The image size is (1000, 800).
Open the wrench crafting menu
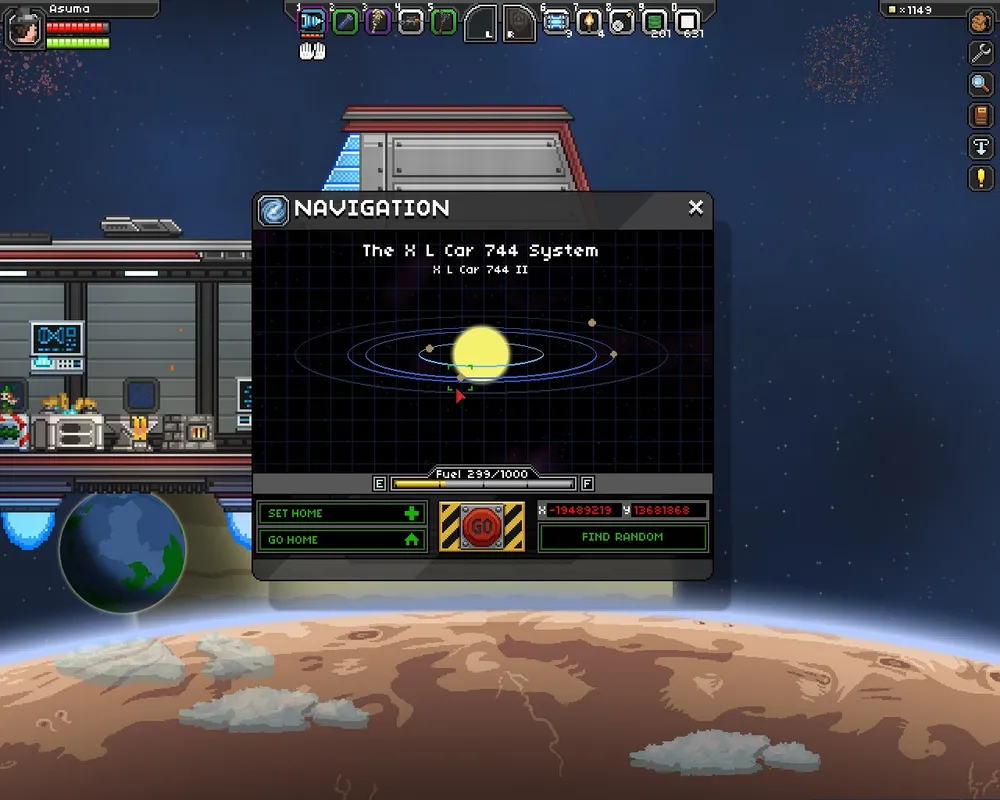pyautogui.click(x=981, y=53)
